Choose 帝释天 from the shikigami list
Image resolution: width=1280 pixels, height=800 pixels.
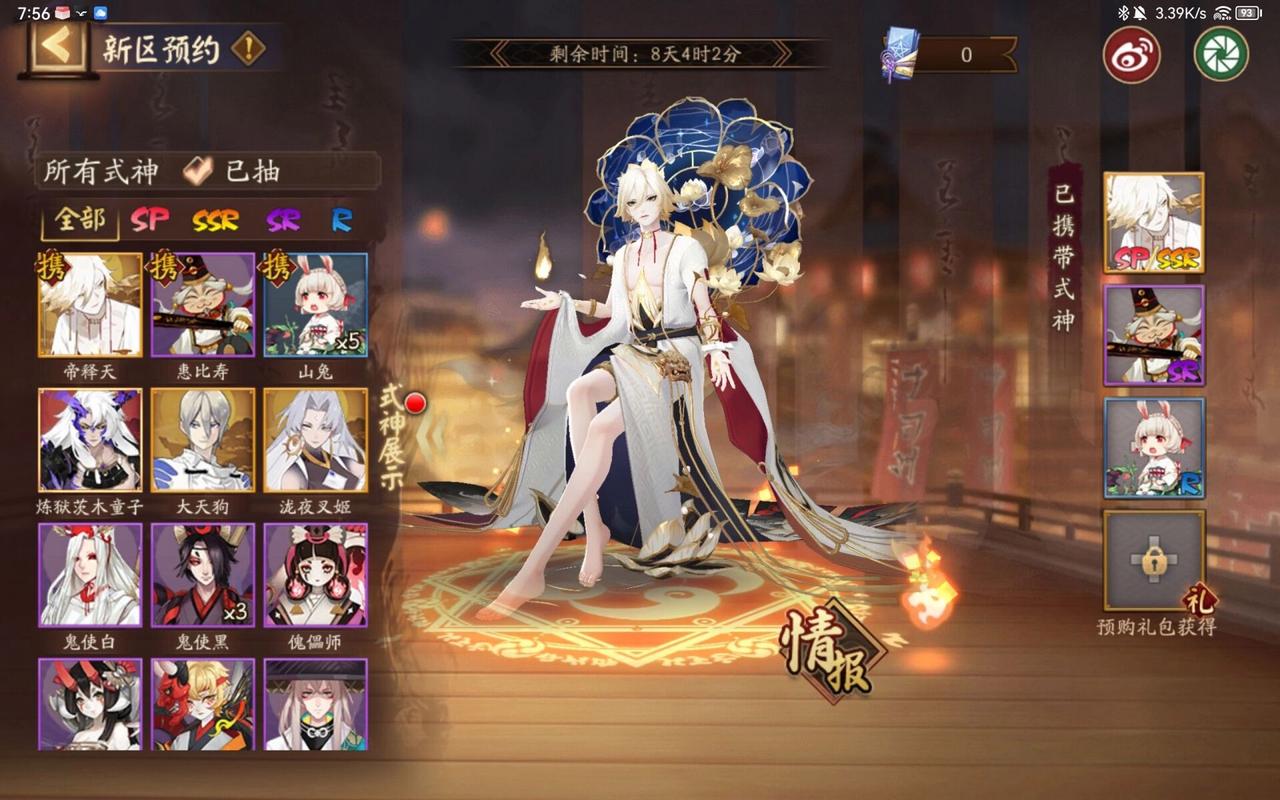click(x=90, y=305)
